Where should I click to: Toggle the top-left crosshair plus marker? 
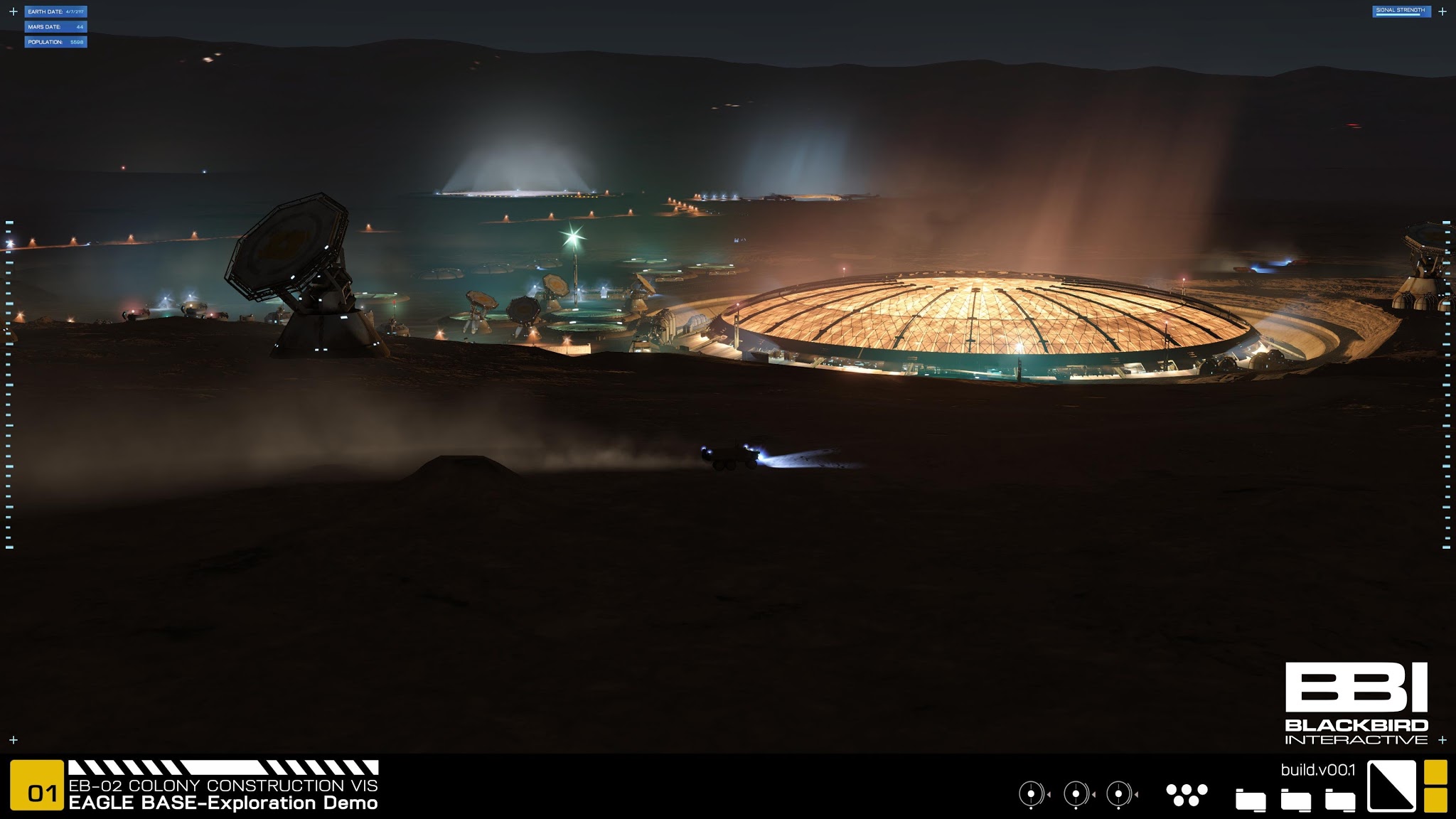[14, 11]
